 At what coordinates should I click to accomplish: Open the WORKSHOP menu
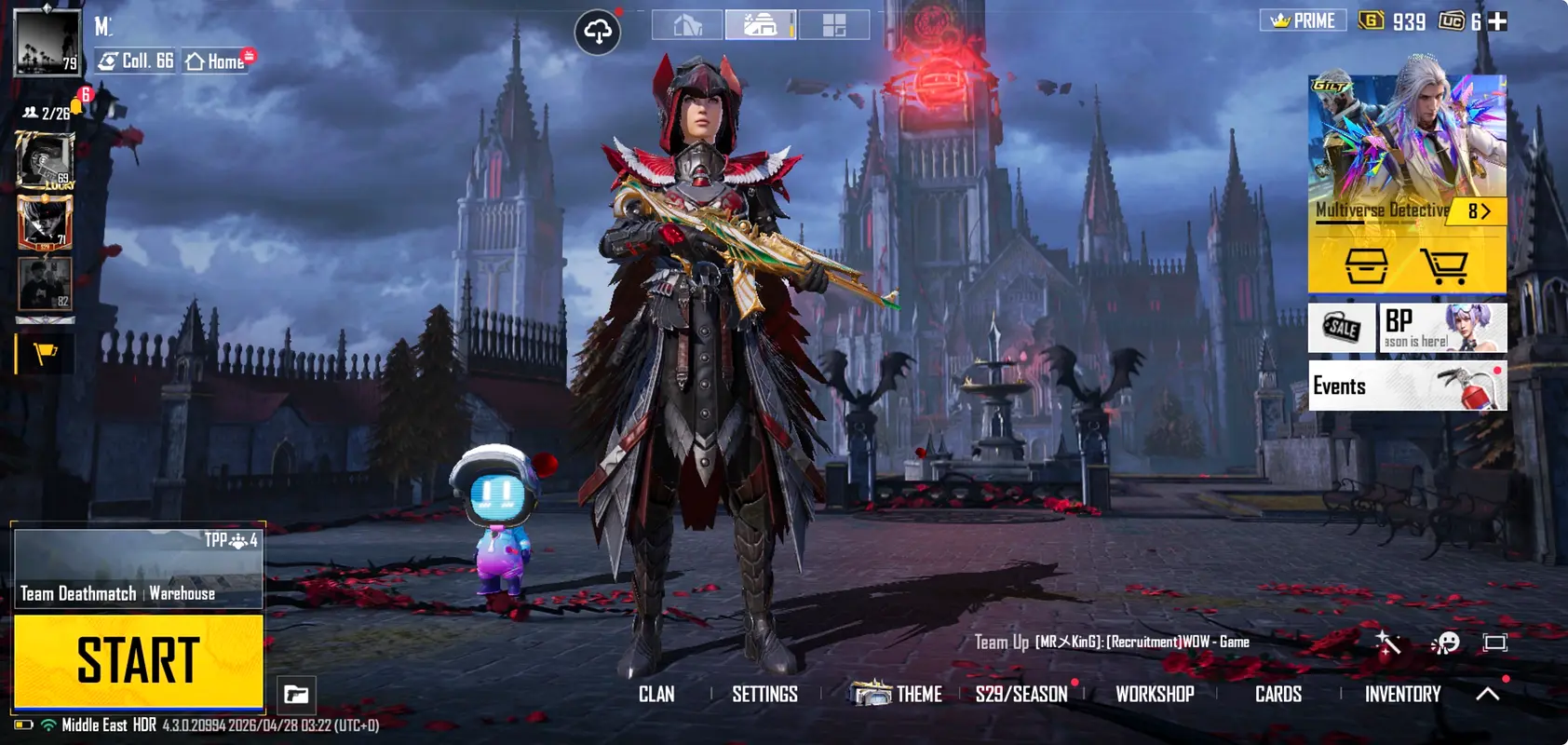1155,695
